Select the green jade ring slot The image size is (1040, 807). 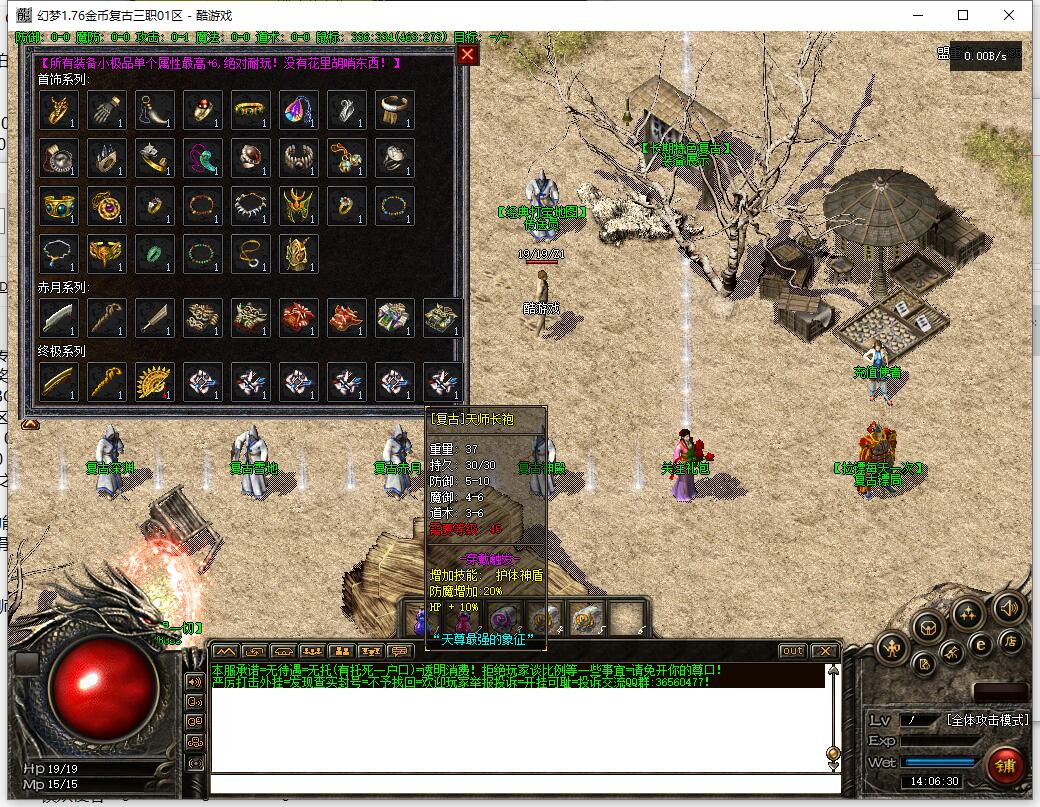[x=155, y=253]
